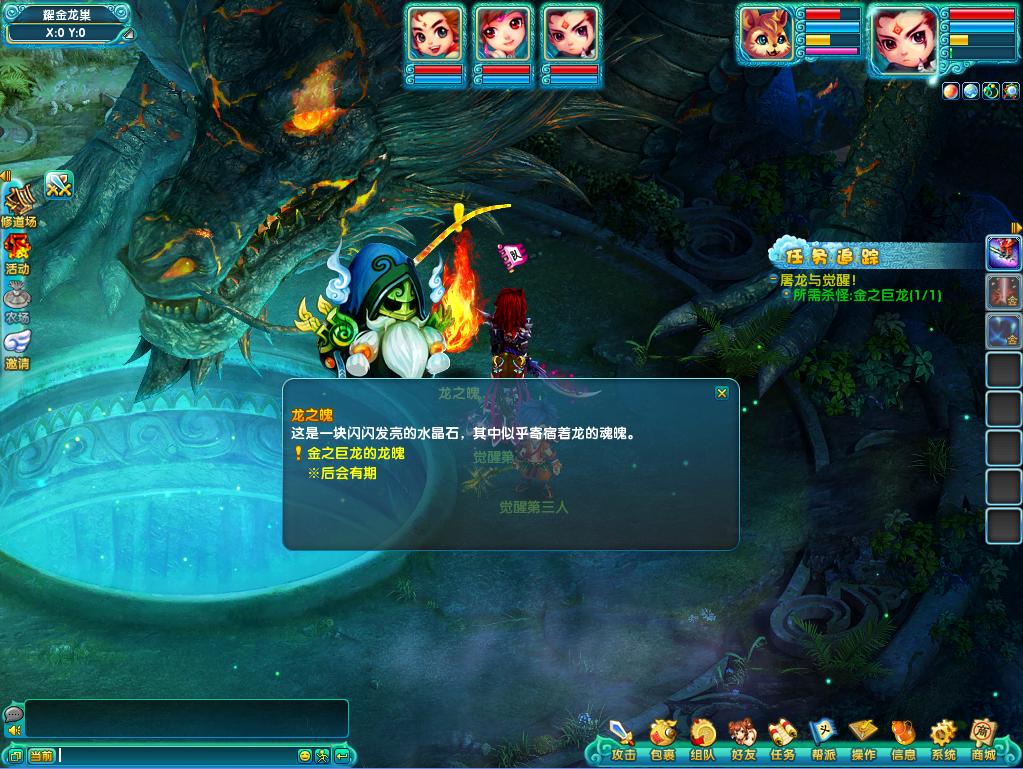Open the 组队 team panel

point(702,741)
